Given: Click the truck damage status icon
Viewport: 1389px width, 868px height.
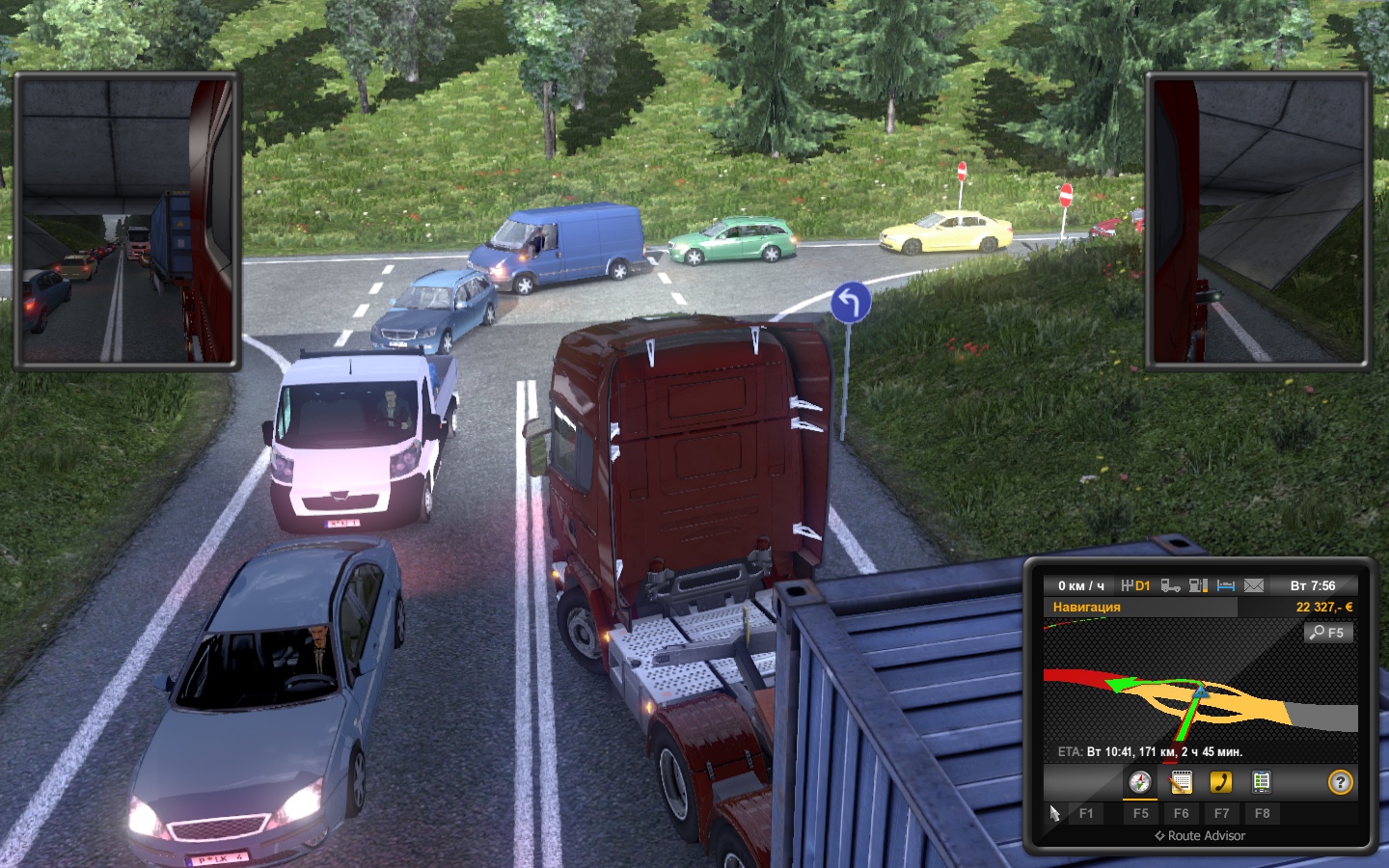Looking at the screenshot, I should (x=1170, y=585).
